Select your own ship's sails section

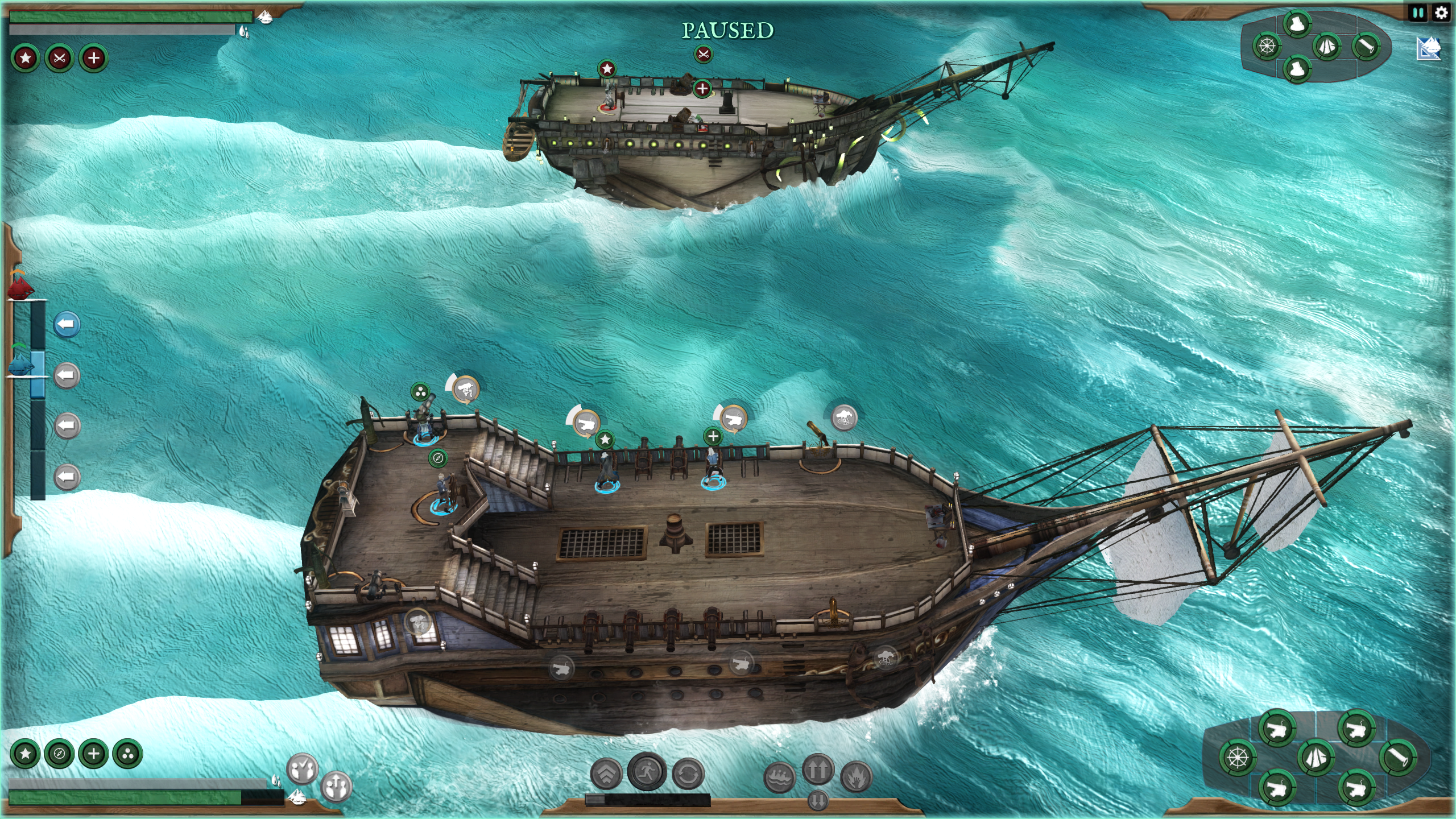point(1316,758)
